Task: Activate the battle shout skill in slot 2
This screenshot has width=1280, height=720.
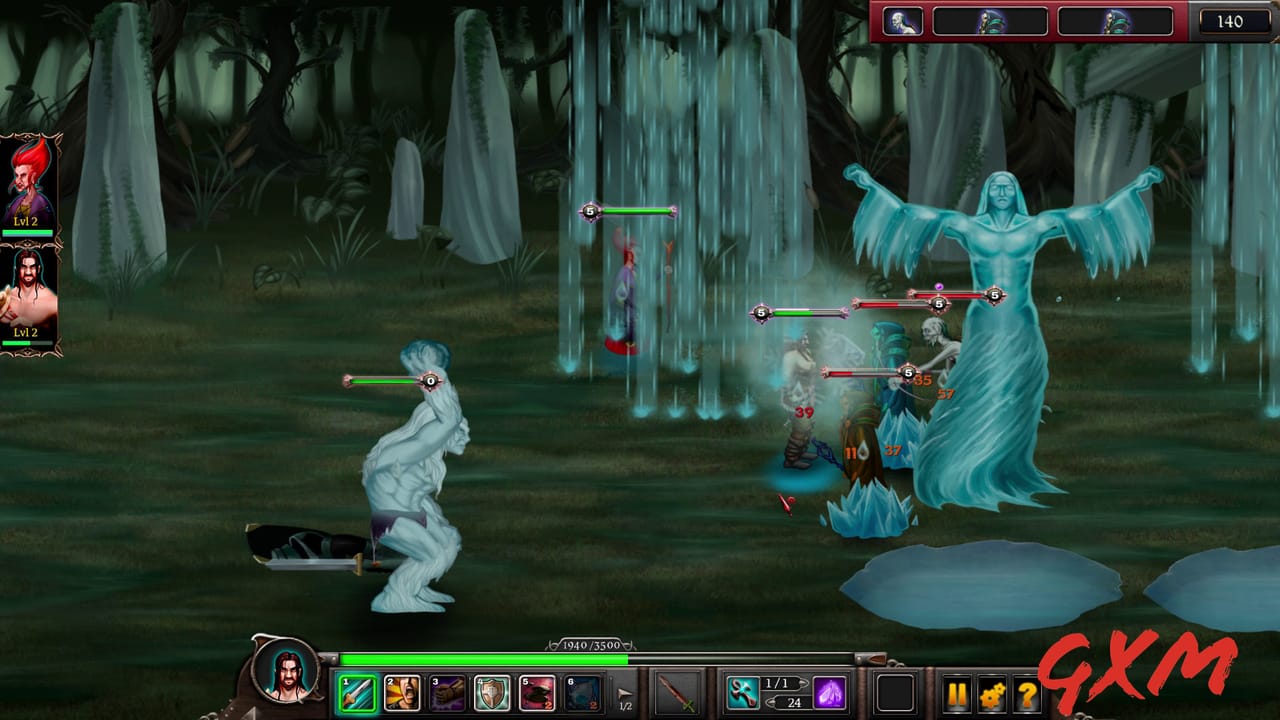Action: (x=404, y=692)
